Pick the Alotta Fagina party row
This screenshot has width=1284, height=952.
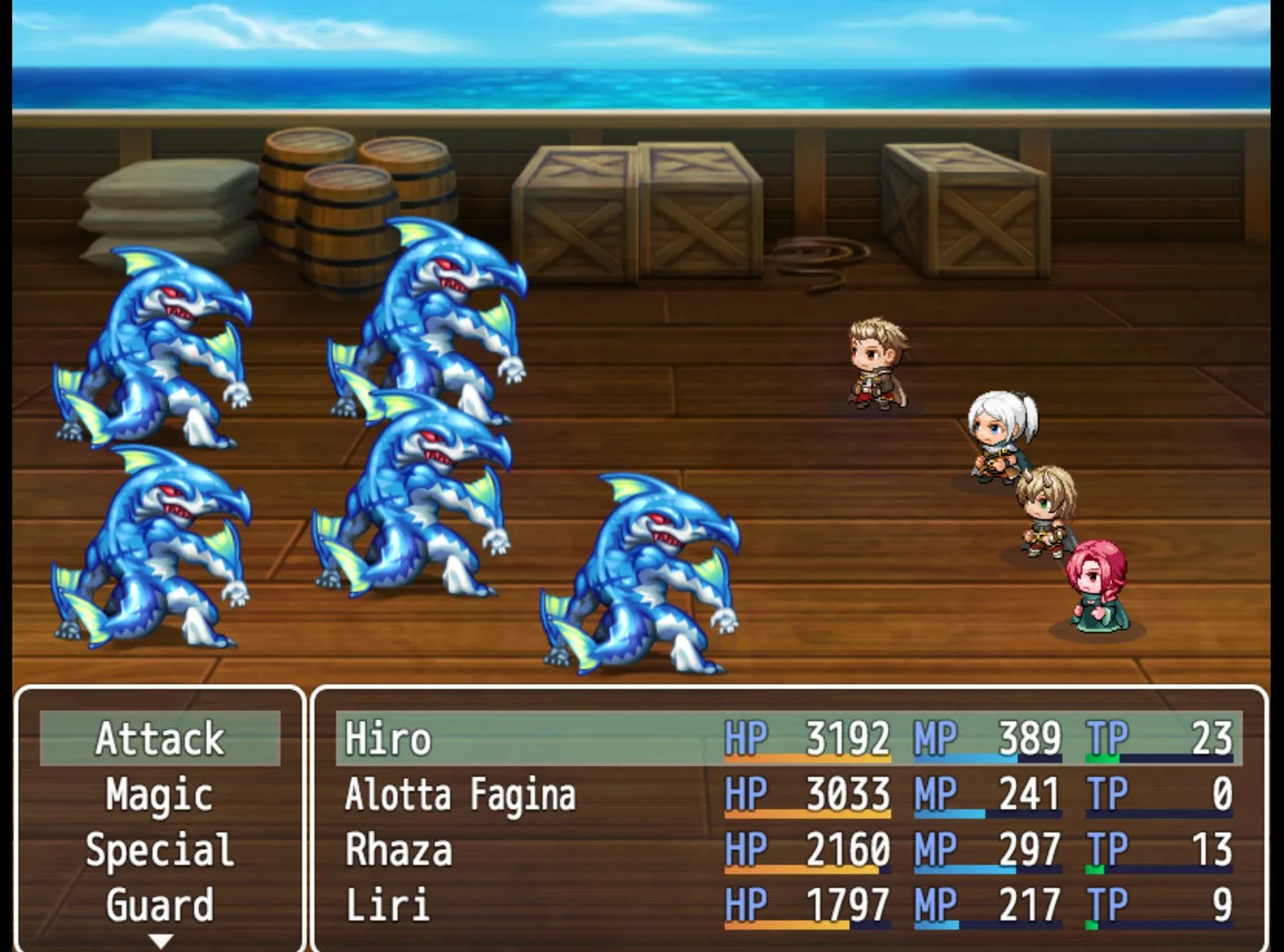788,794
